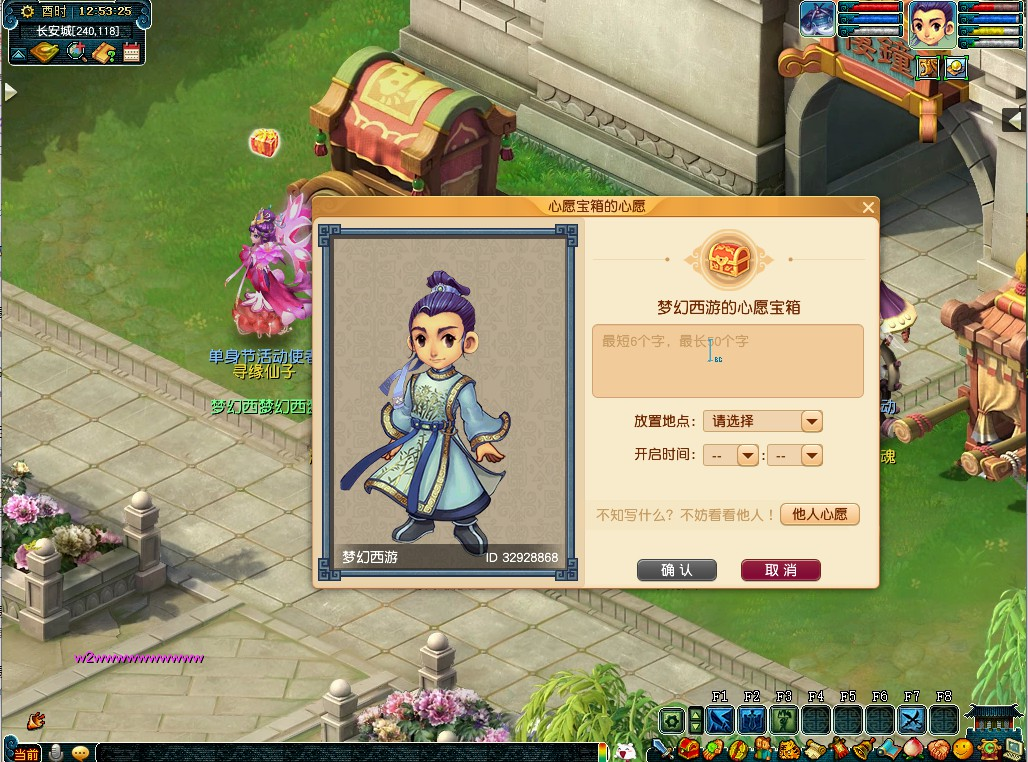The image size is (1028, 762).
Task: Open the world map magnifier icon
Action: [x=75, y=52]
